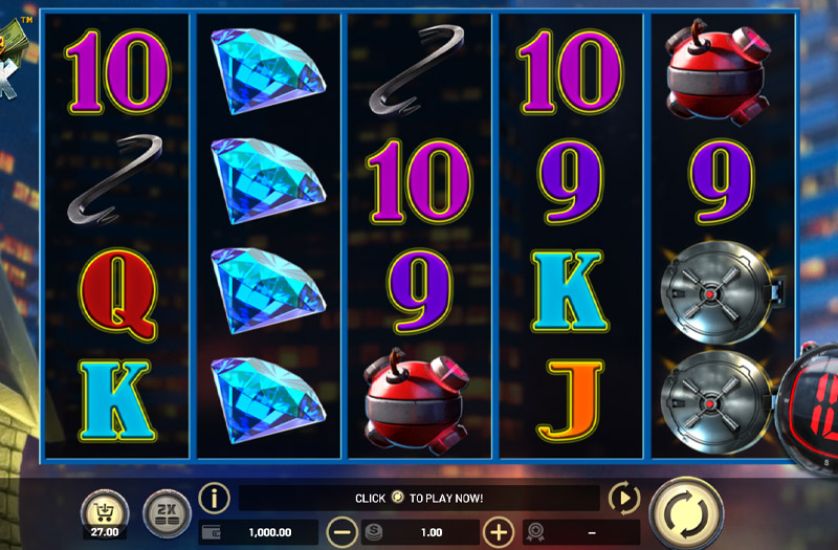Decrease the bet with the minus button
This screenshot has width=838, height=550.
(343, 532)
